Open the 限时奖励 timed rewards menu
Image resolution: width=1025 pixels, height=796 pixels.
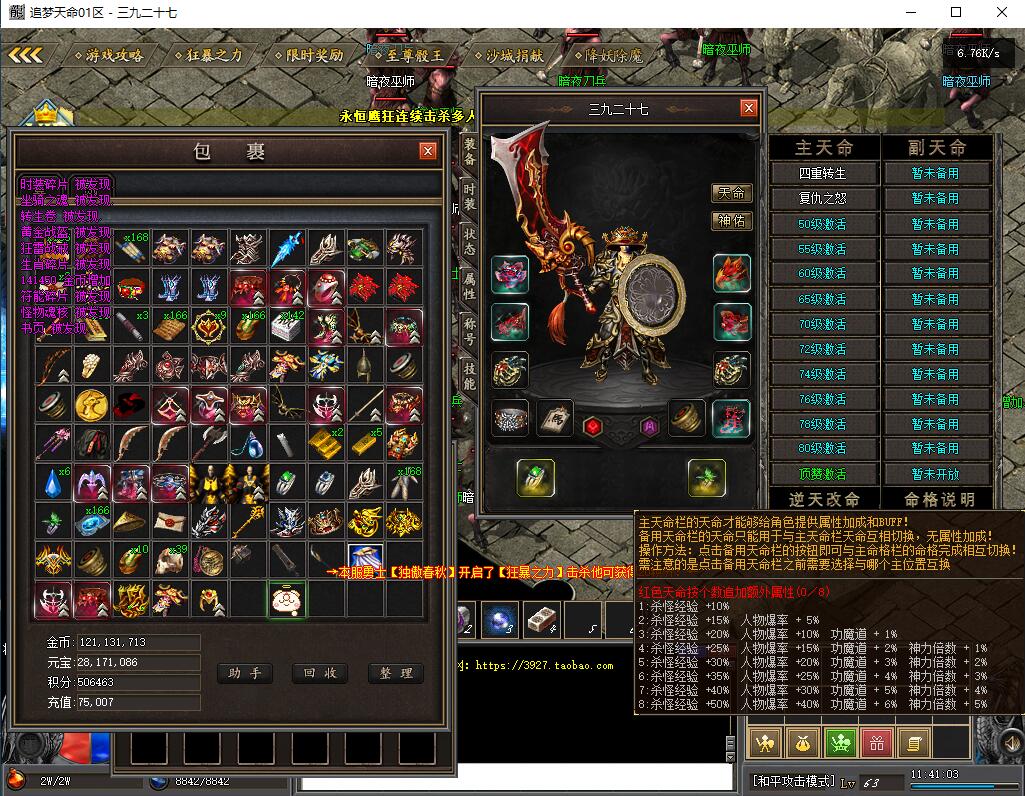(x=308, y=55)
